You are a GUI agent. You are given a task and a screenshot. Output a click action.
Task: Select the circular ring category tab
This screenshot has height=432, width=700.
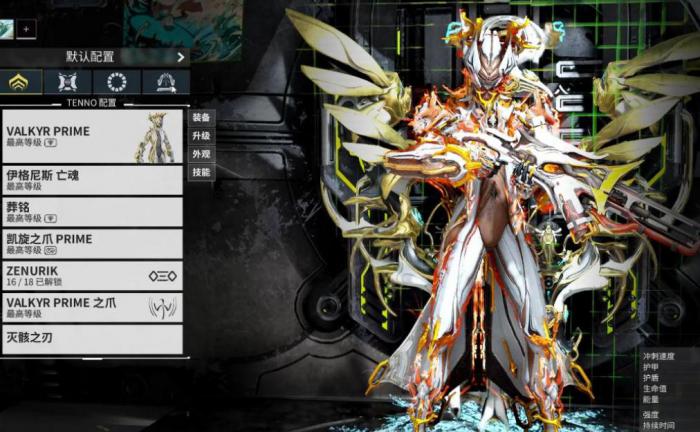117,82
